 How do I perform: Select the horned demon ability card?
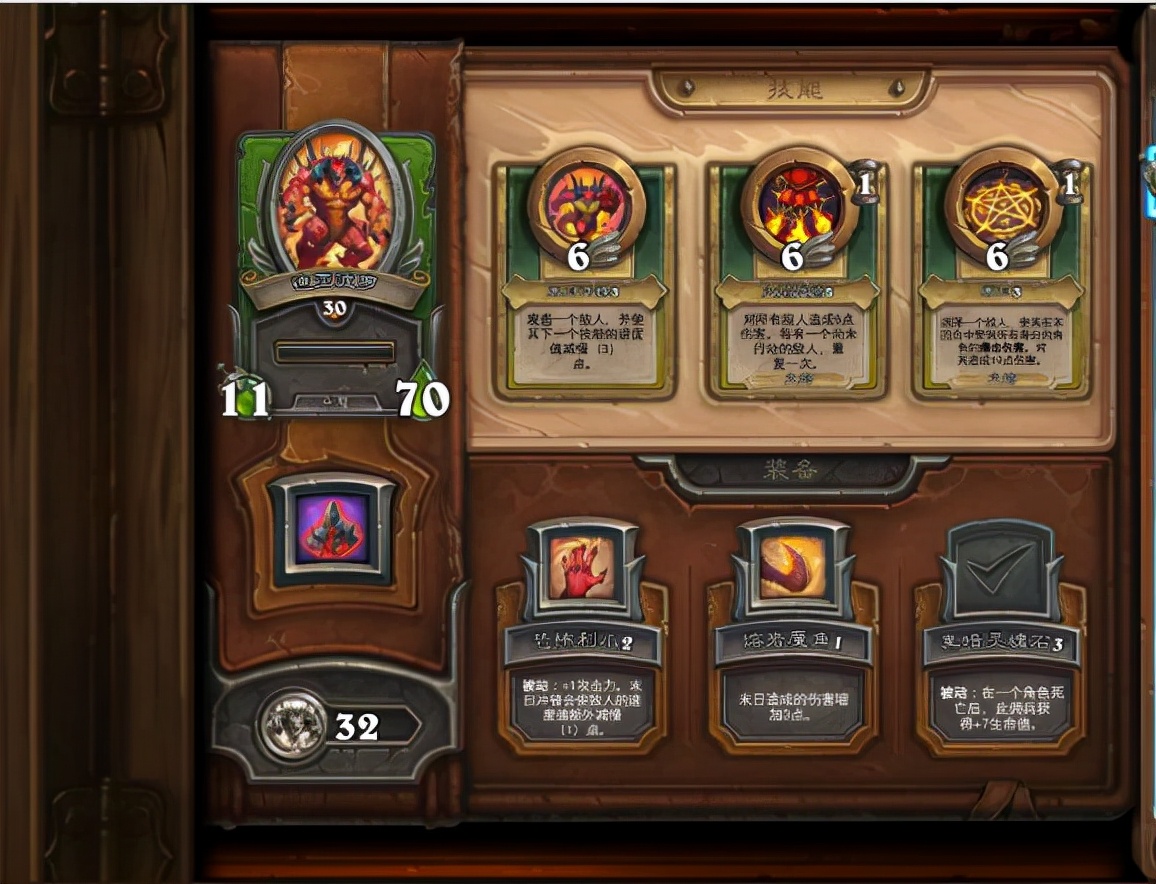585,280
